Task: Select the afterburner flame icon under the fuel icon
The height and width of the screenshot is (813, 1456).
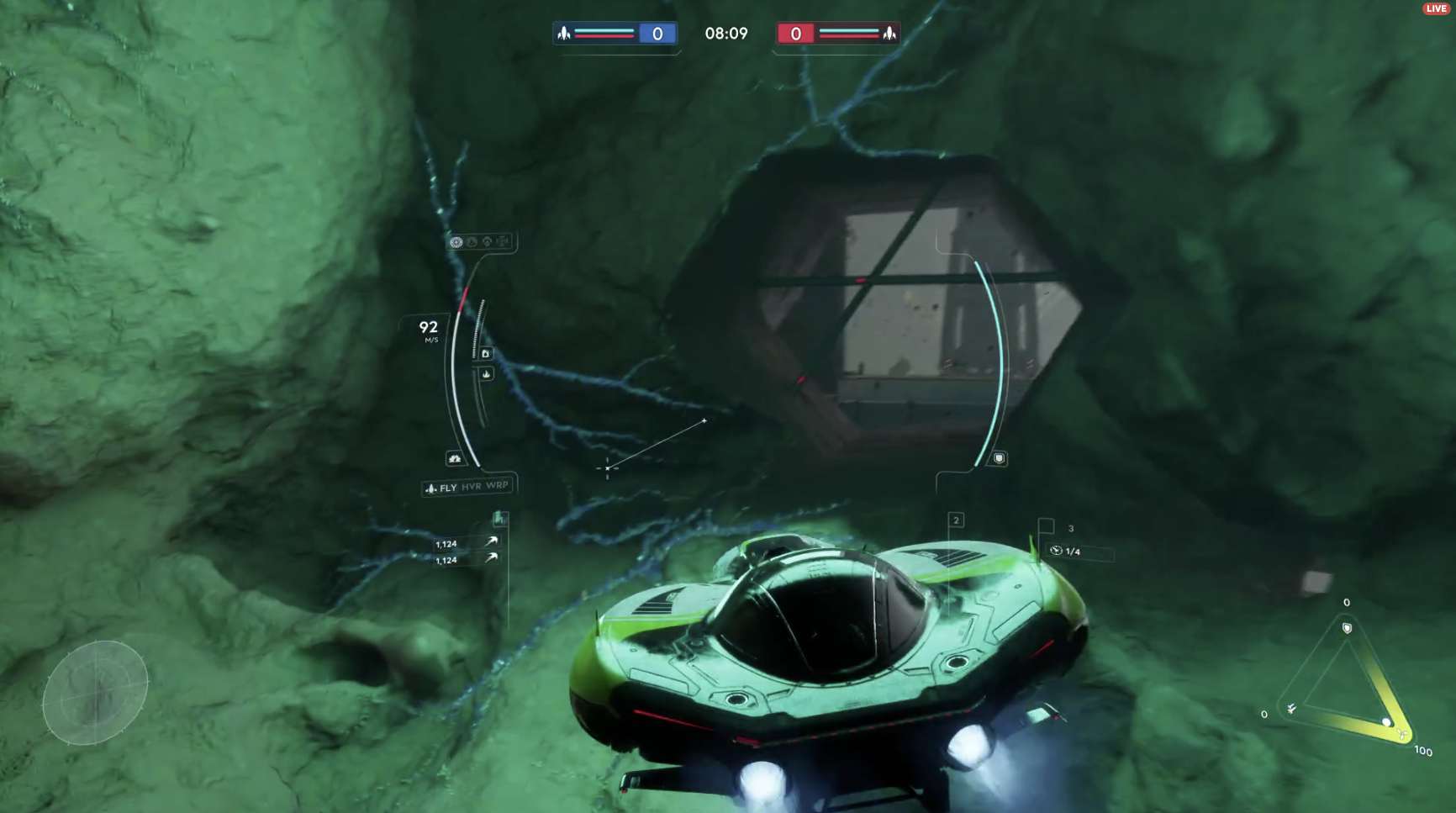Action: (x=487, y=374)
